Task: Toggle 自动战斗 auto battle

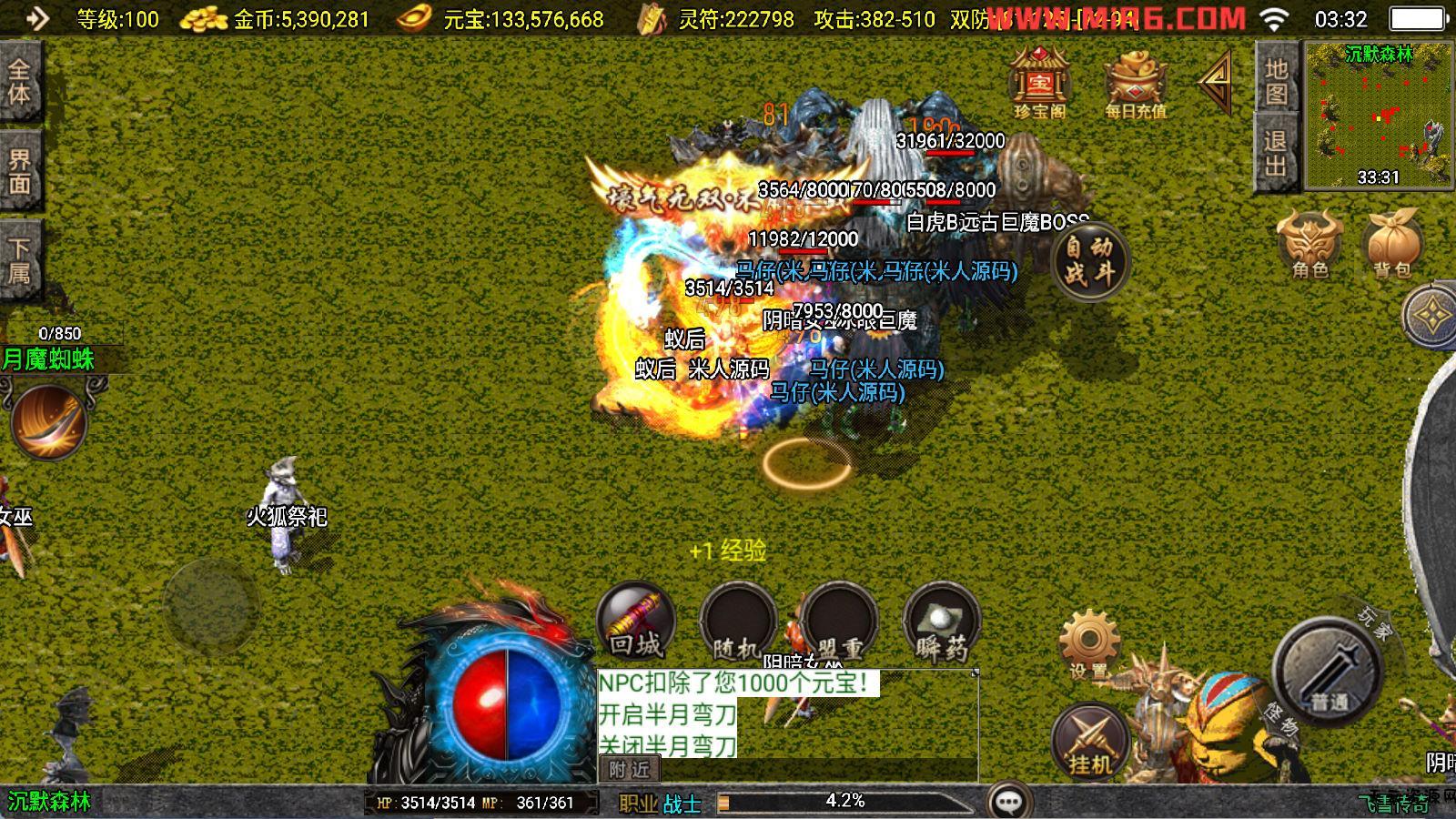Action: point(1089,259)
